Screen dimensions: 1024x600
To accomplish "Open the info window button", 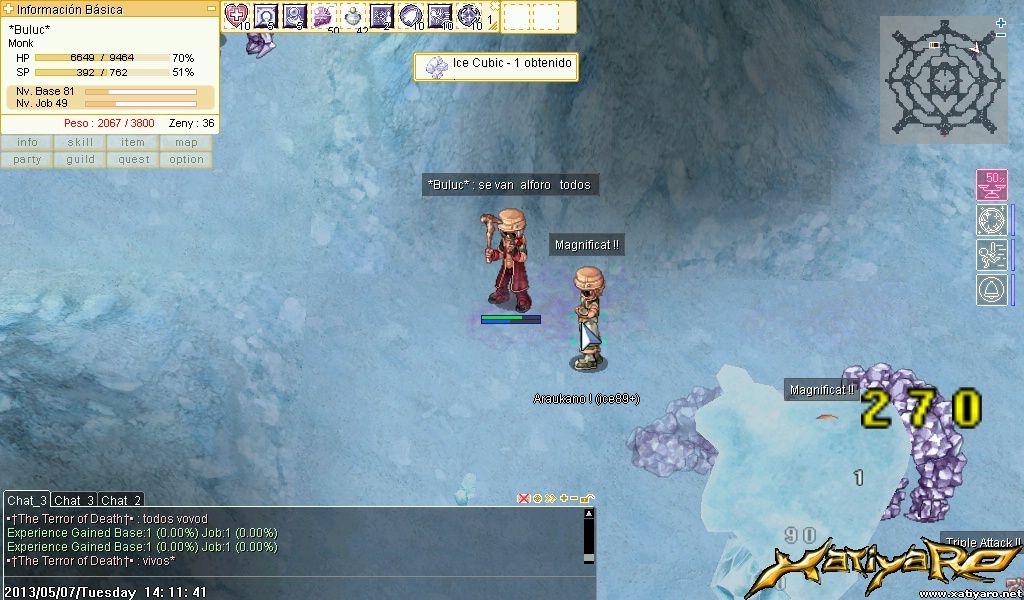I will click(27, 142).
